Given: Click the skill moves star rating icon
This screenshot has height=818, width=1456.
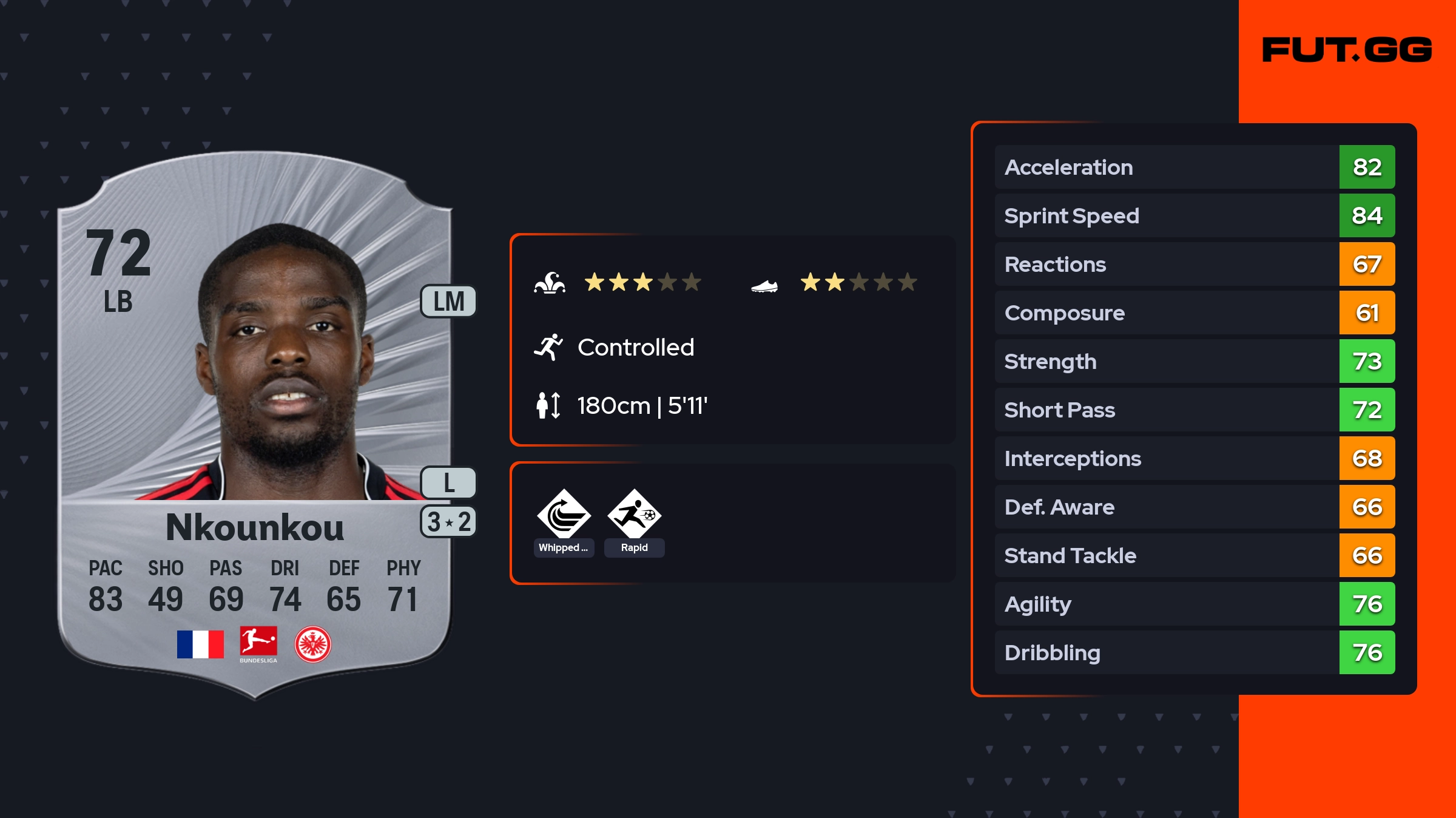Looking at the screenshot, I should [x=550, y=283].
